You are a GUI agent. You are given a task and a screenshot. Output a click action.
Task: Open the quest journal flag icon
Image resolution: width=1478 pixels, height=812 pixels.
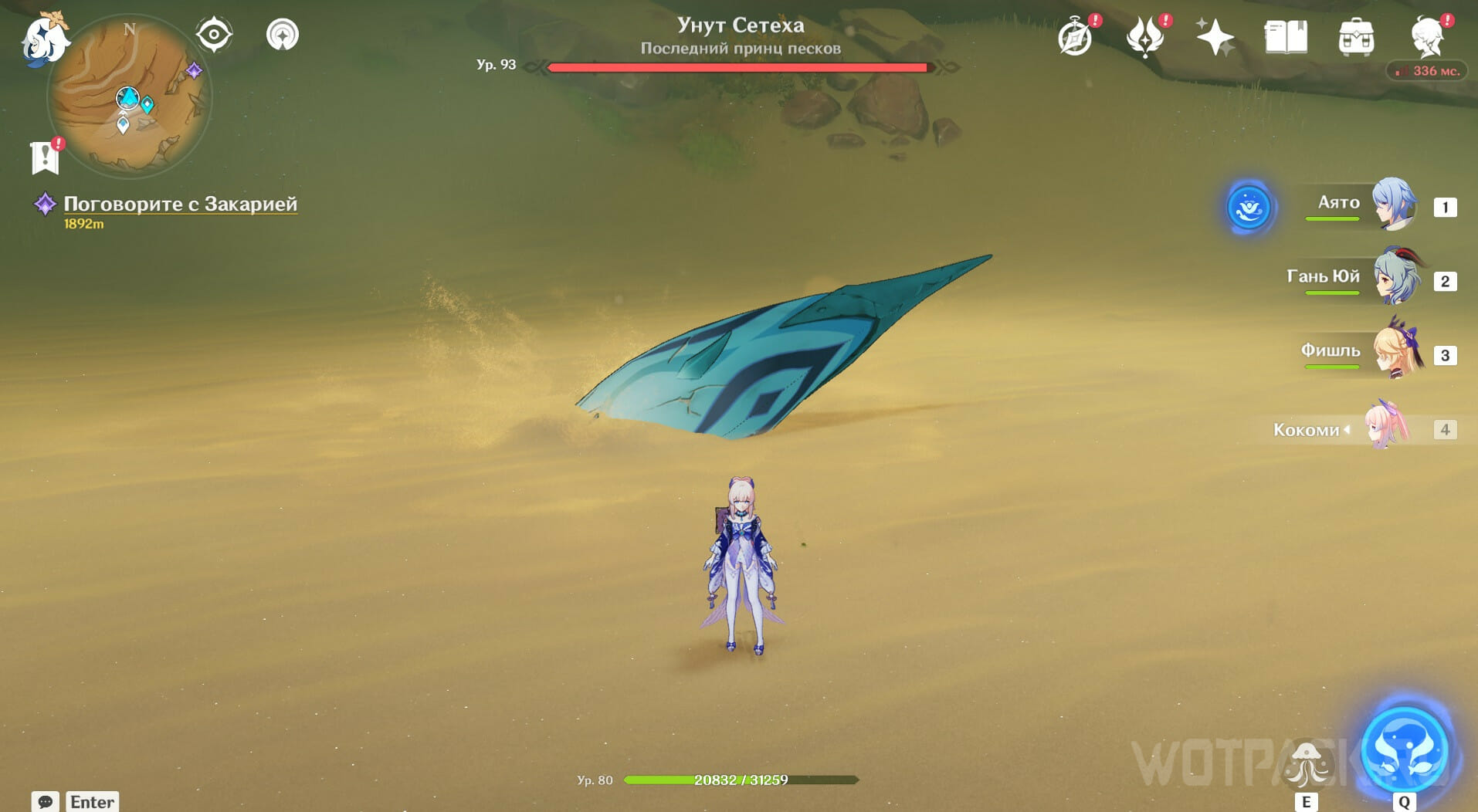coord(46,157)
